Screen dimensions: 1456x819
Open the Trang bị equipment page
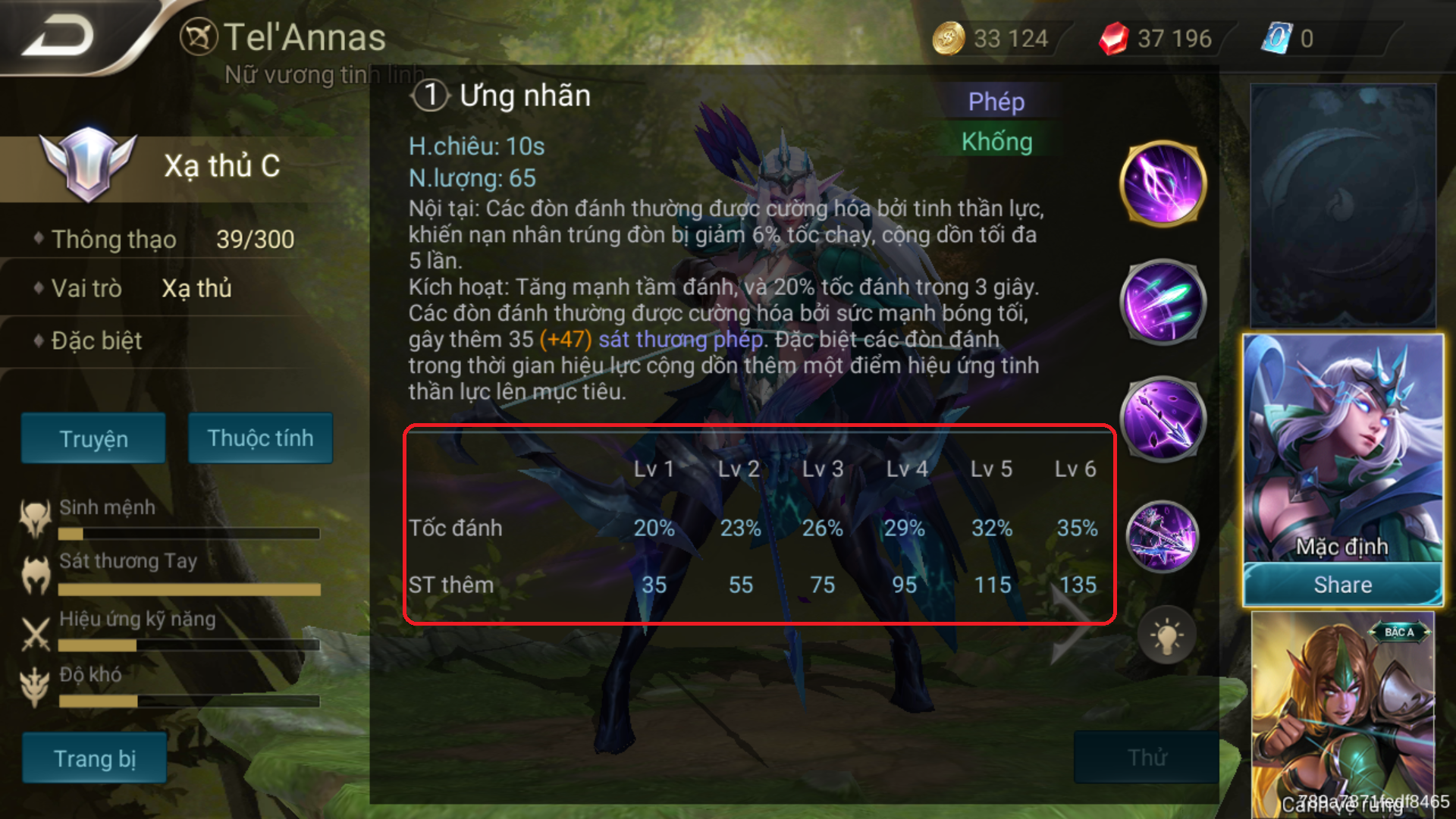point(94,758)
